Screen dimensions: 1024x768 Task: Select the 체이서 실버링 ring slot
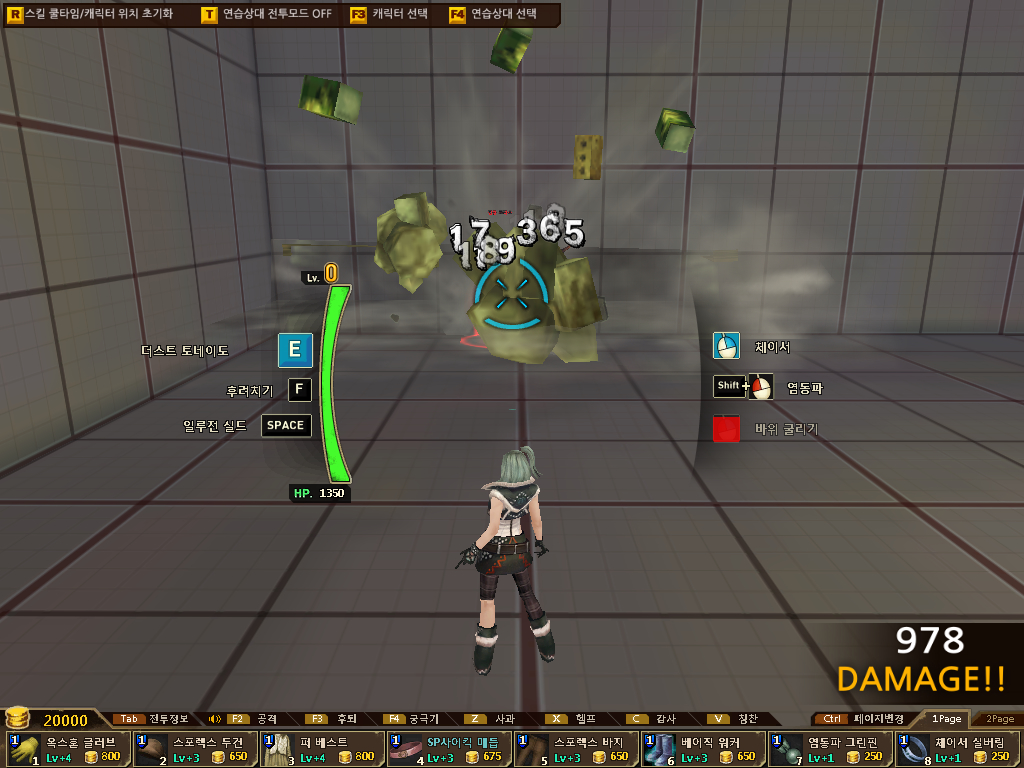click(x=956, y=749)
